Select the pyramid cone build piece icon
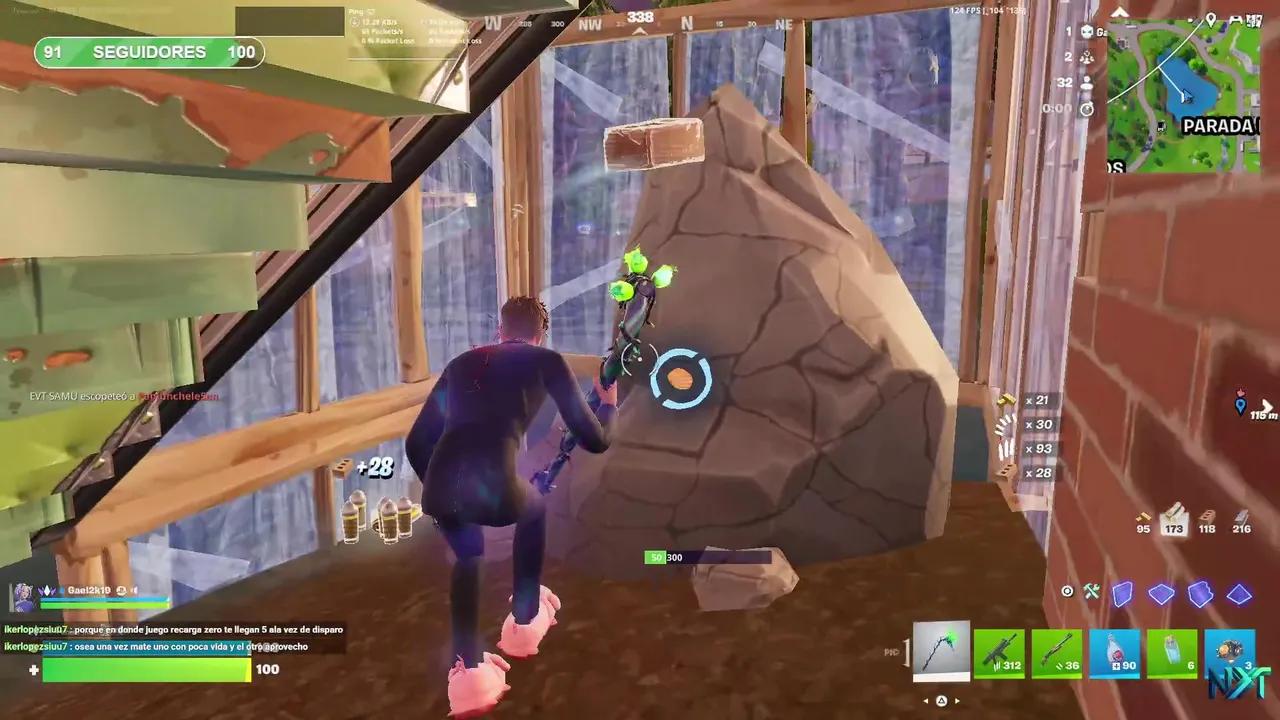Image resolution: width=1280 pixels, height=720 pixels. coord(1239,594)
